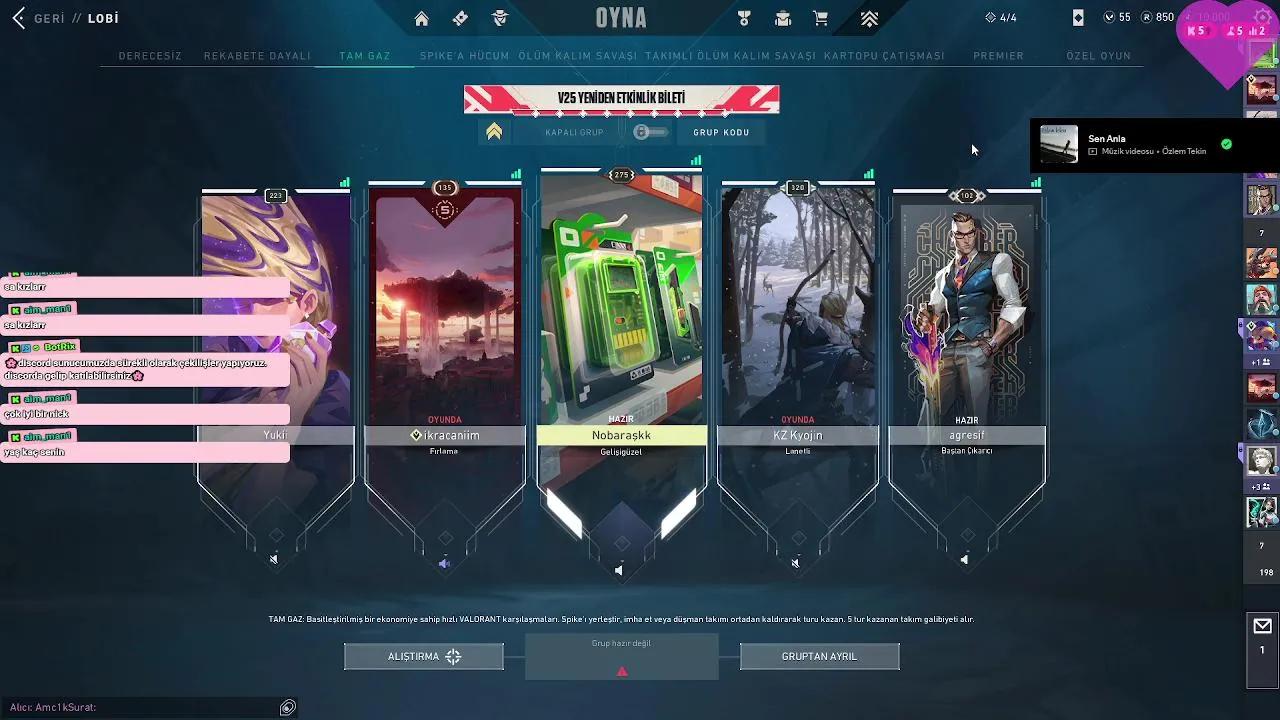Select the DERECESİZ game mode tab
The image size is (1280, 720).
(x=150, y=56)
